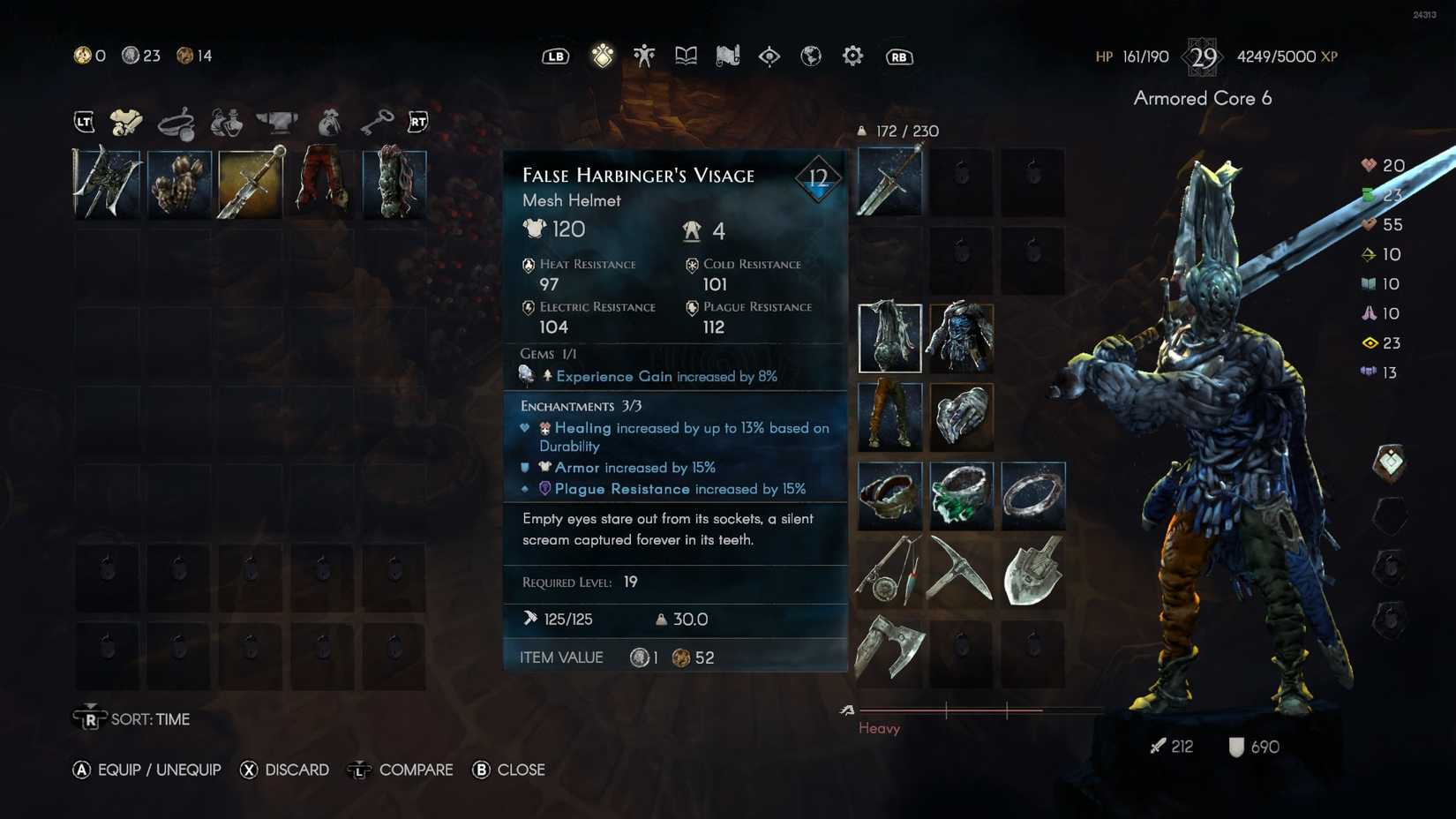Switch to the trinkets tab
1456x819 pixels.
[176, 121]
